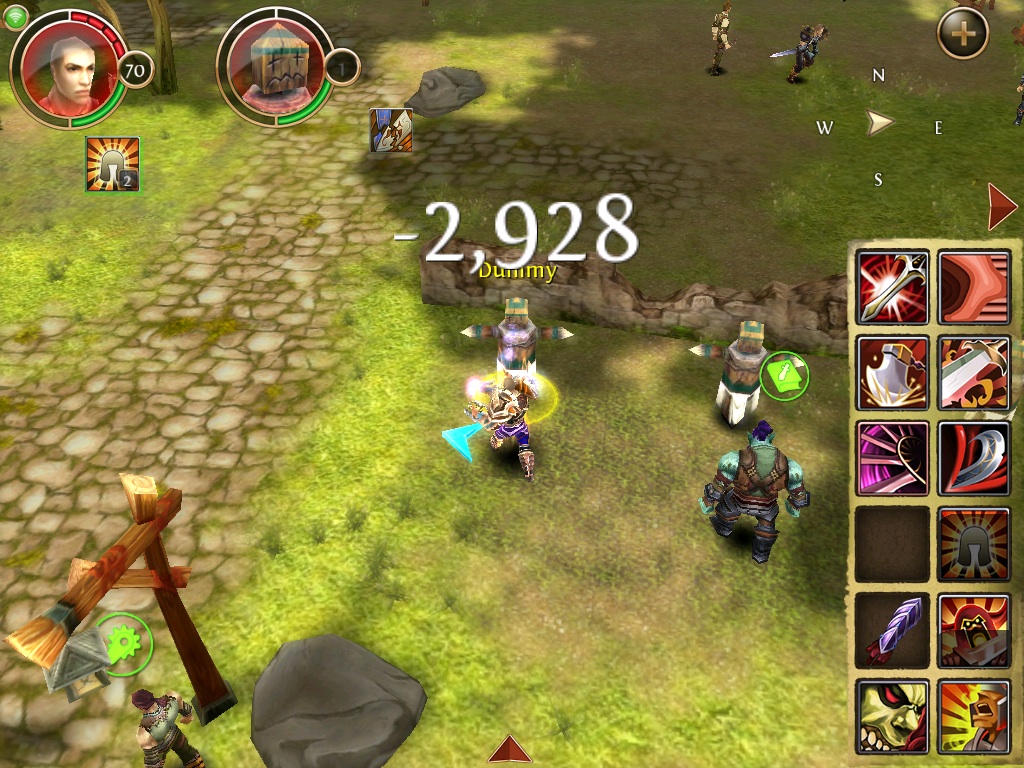The image size is (1024, 768).
Task: Inspect the debuff icon below the target portrait
Action: pos(391,131)
